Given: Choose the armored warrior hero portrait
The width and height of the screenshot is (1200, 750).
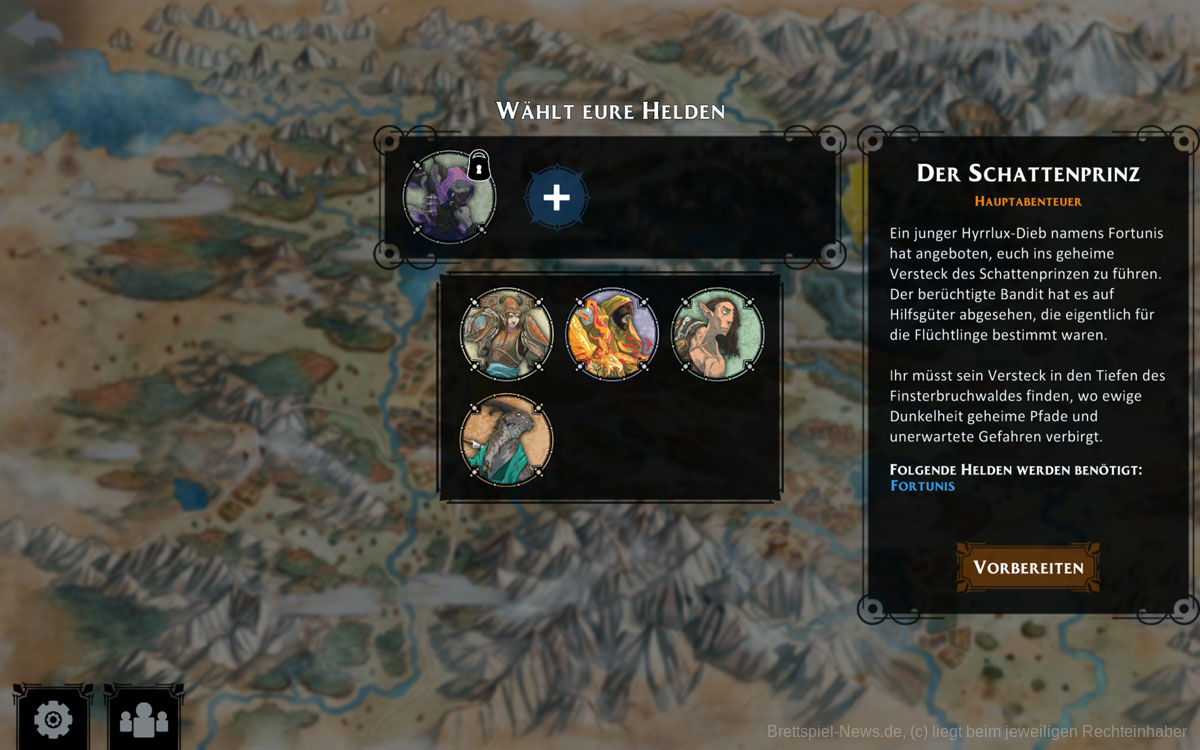Looking at the screenshot, I should tap(506, 334).
